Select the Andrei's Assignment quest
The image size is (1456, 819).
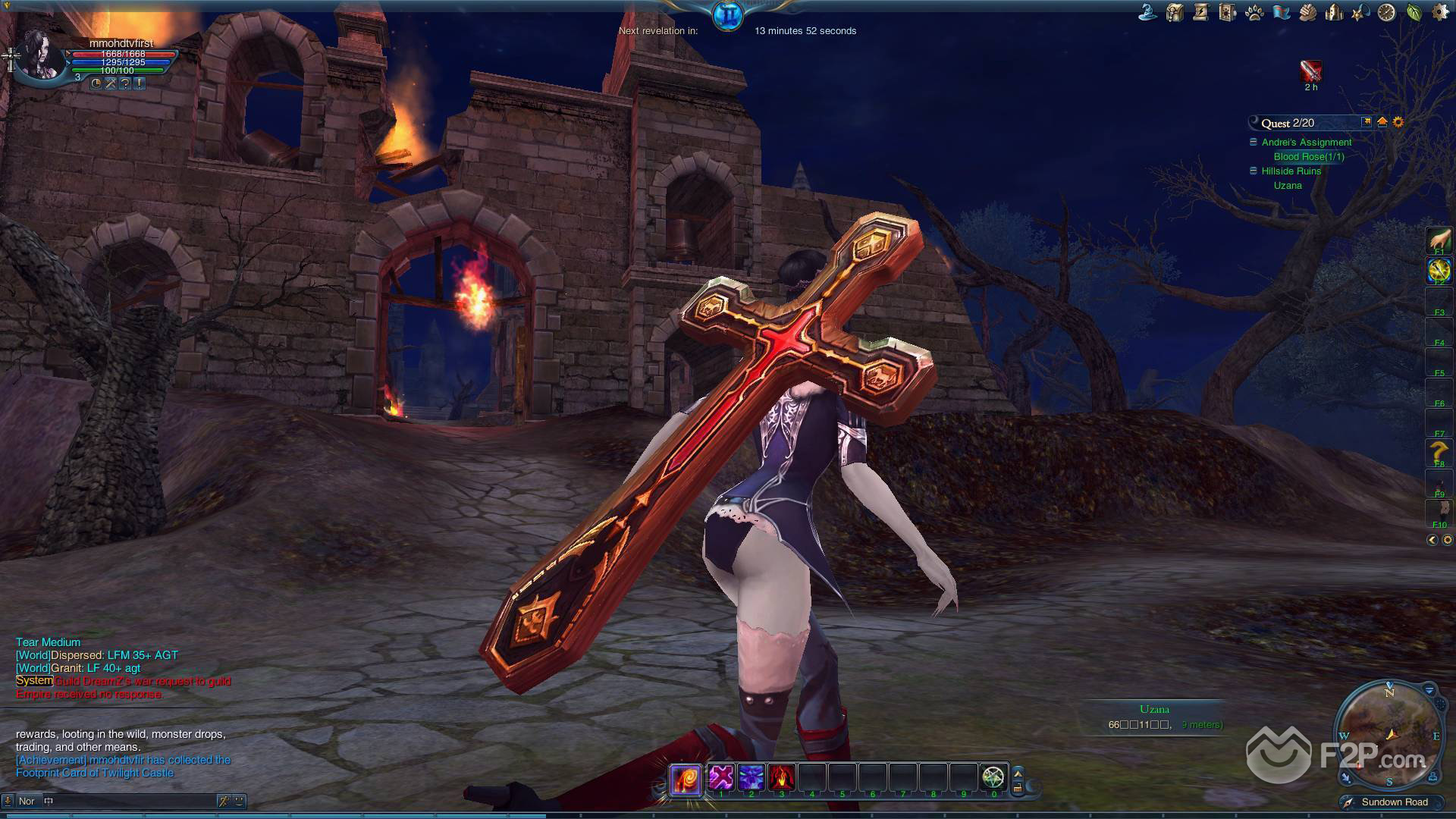click(x=1306, y=142)
